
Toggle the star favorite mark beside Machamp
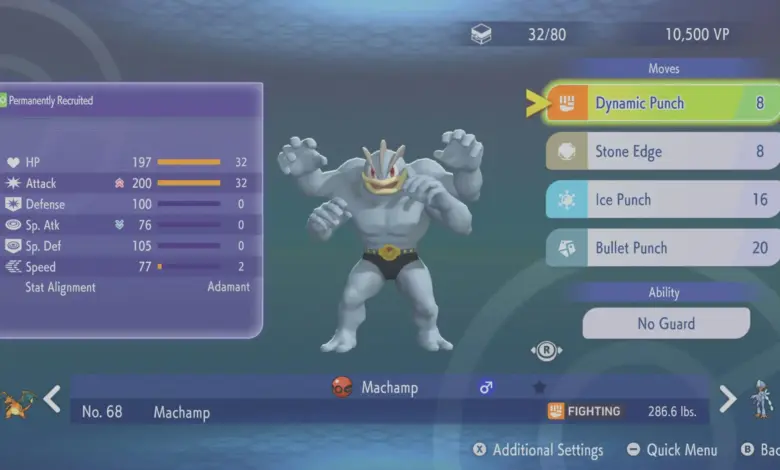pyautogui.click(x=539, y=387)
